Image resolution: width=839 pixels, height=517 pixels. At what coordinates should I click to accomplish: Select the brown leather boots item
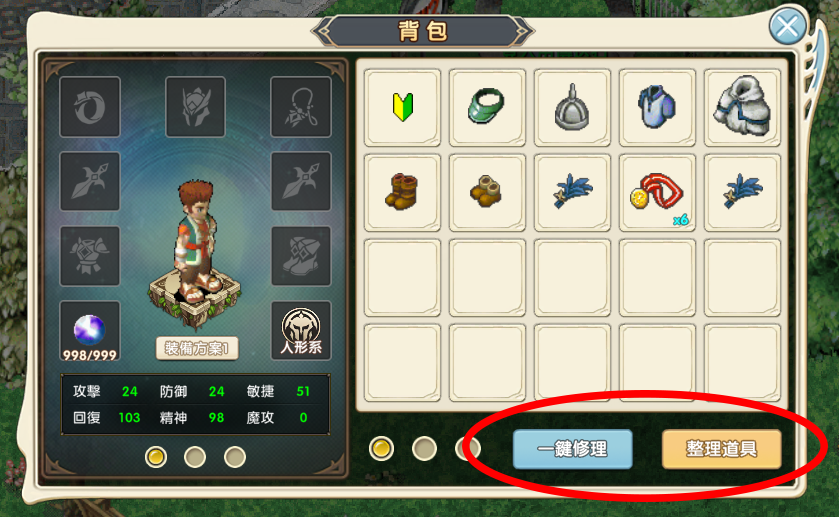(402, 192)
